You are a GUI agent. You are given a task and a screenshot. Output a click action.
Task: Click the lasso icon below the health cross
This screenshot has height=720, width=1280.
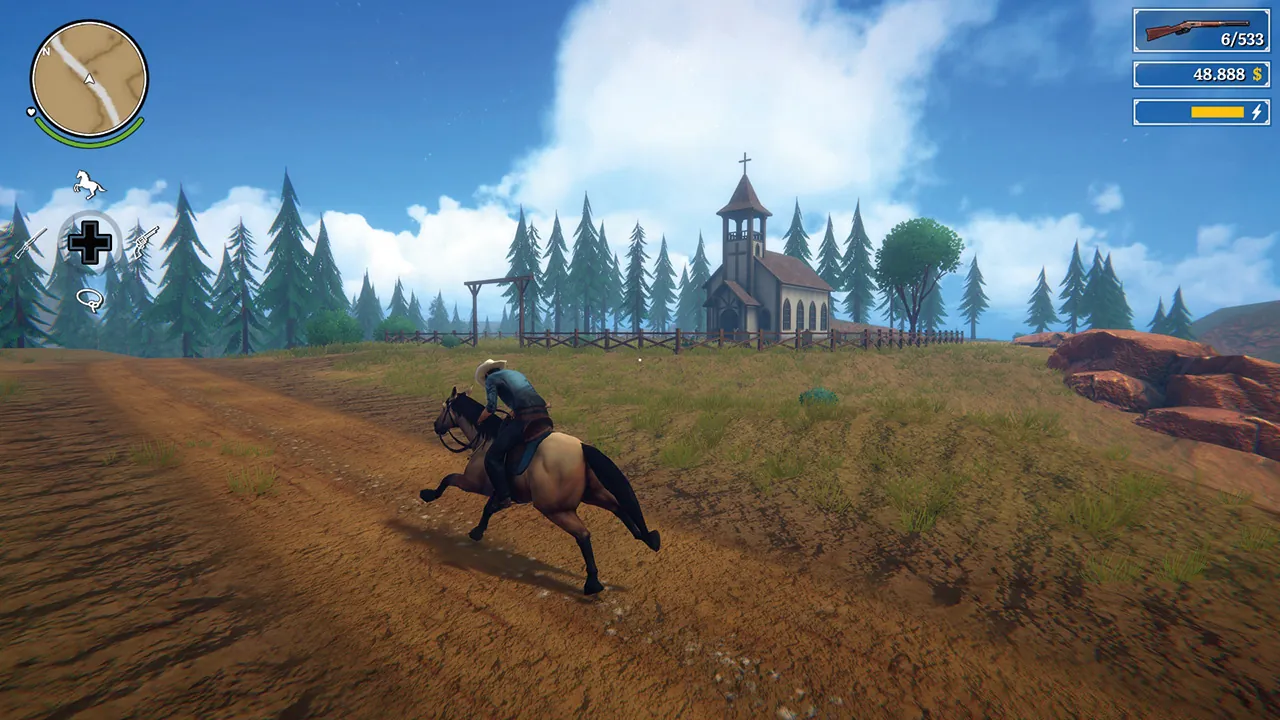click(x=90, y=298)
